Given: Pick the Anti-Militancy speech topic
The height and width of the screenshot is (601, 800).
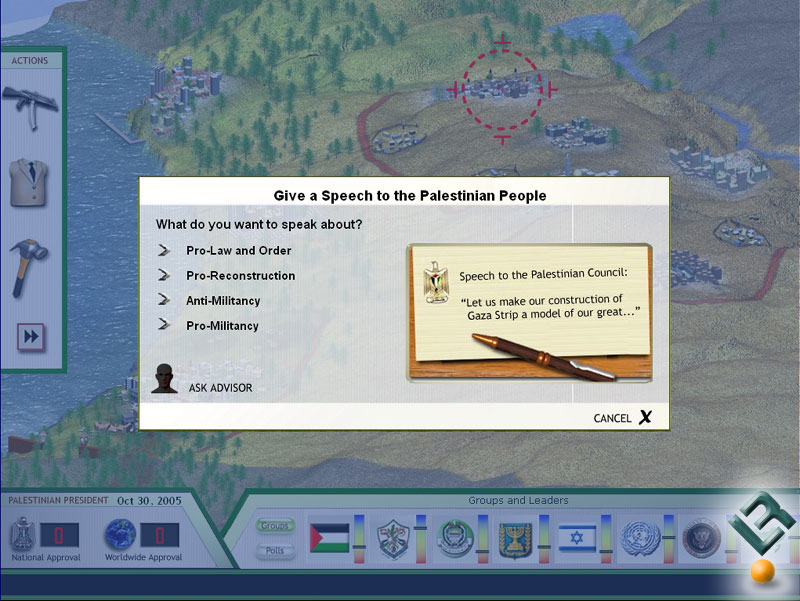Looking at the screenshot, I should [222, 300].
